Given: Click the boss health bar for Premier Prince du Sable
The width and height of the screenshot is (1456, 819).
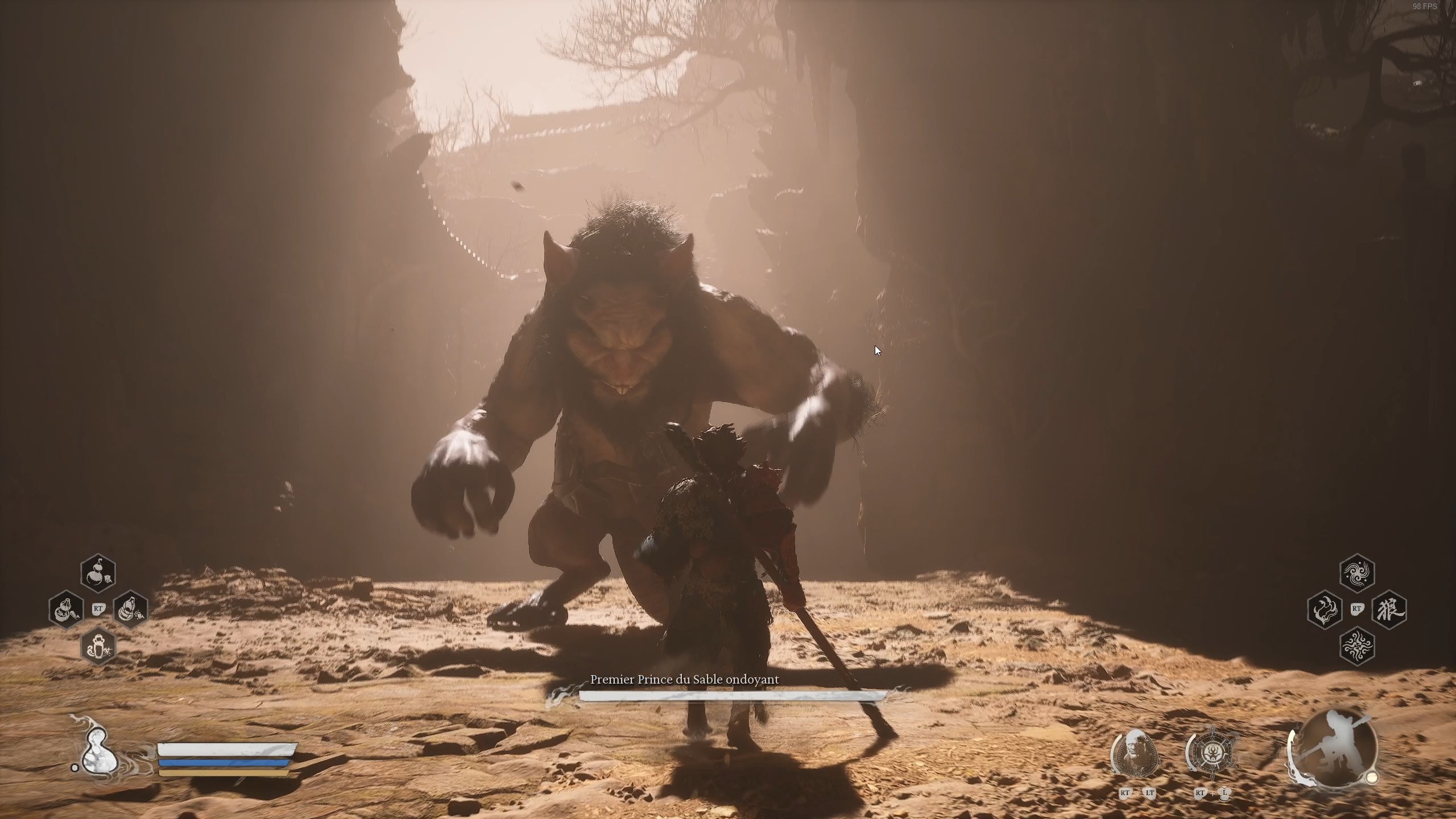Looking at the screenshot, I should [731, 695].
